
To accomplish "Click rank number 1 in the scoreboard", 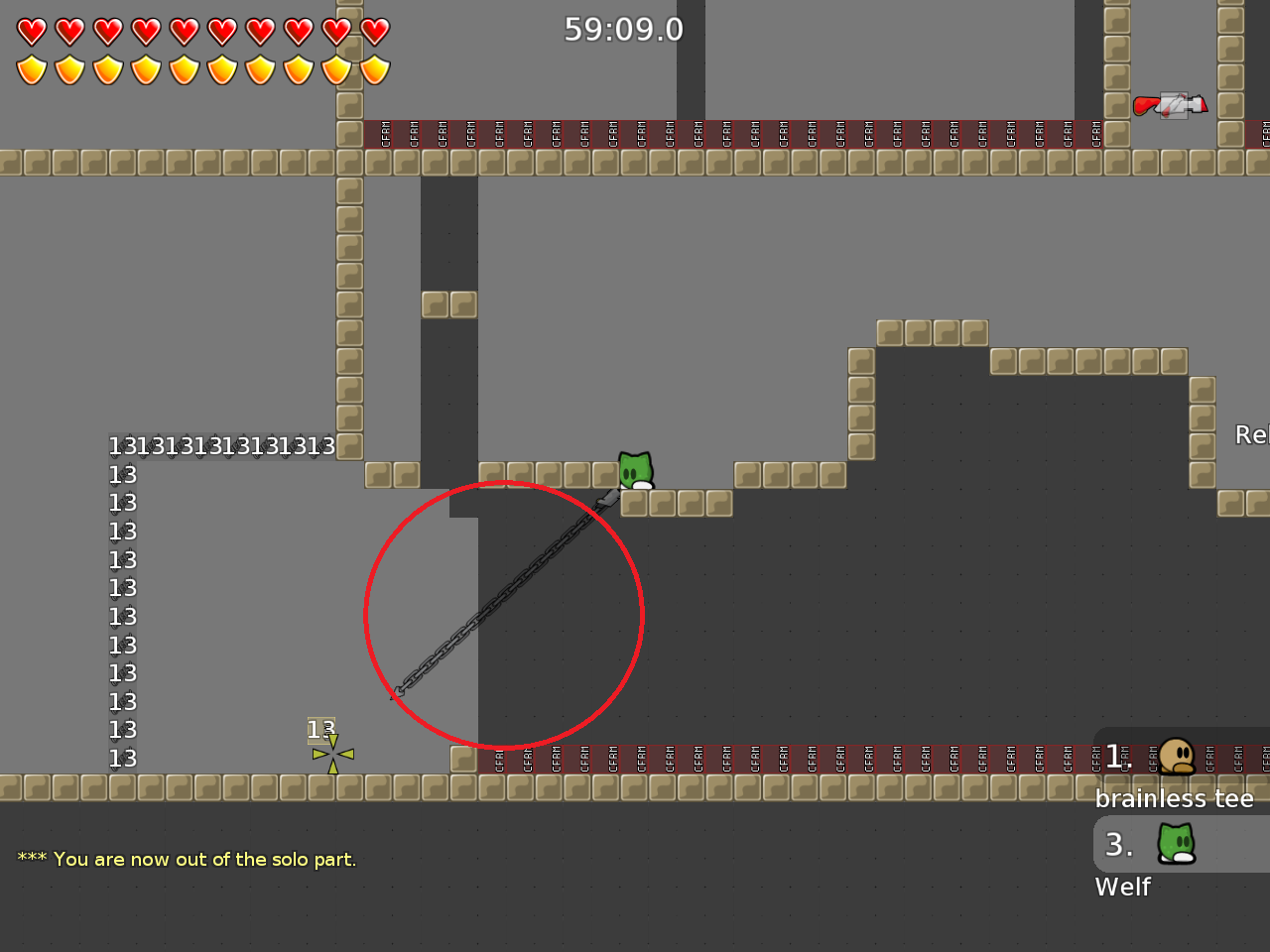I will [1116, 757].
